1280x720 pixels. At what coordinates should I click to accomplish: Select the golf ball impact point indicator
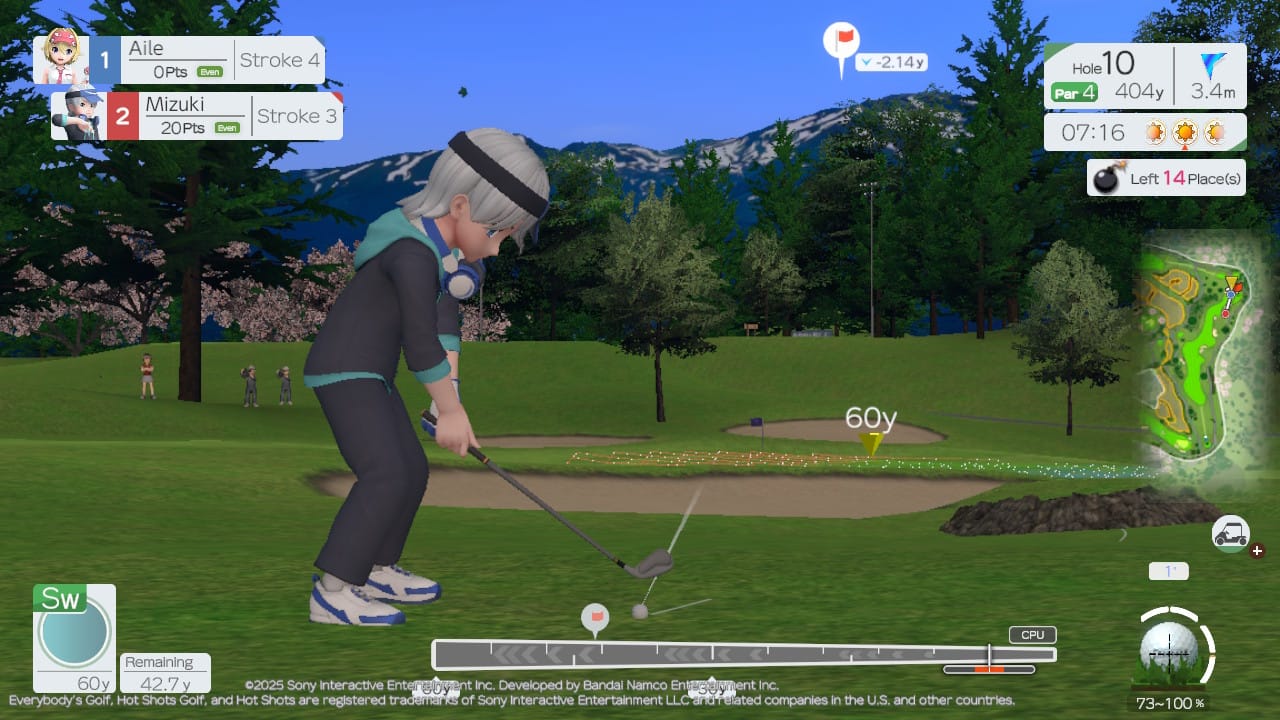(1168, 647)
